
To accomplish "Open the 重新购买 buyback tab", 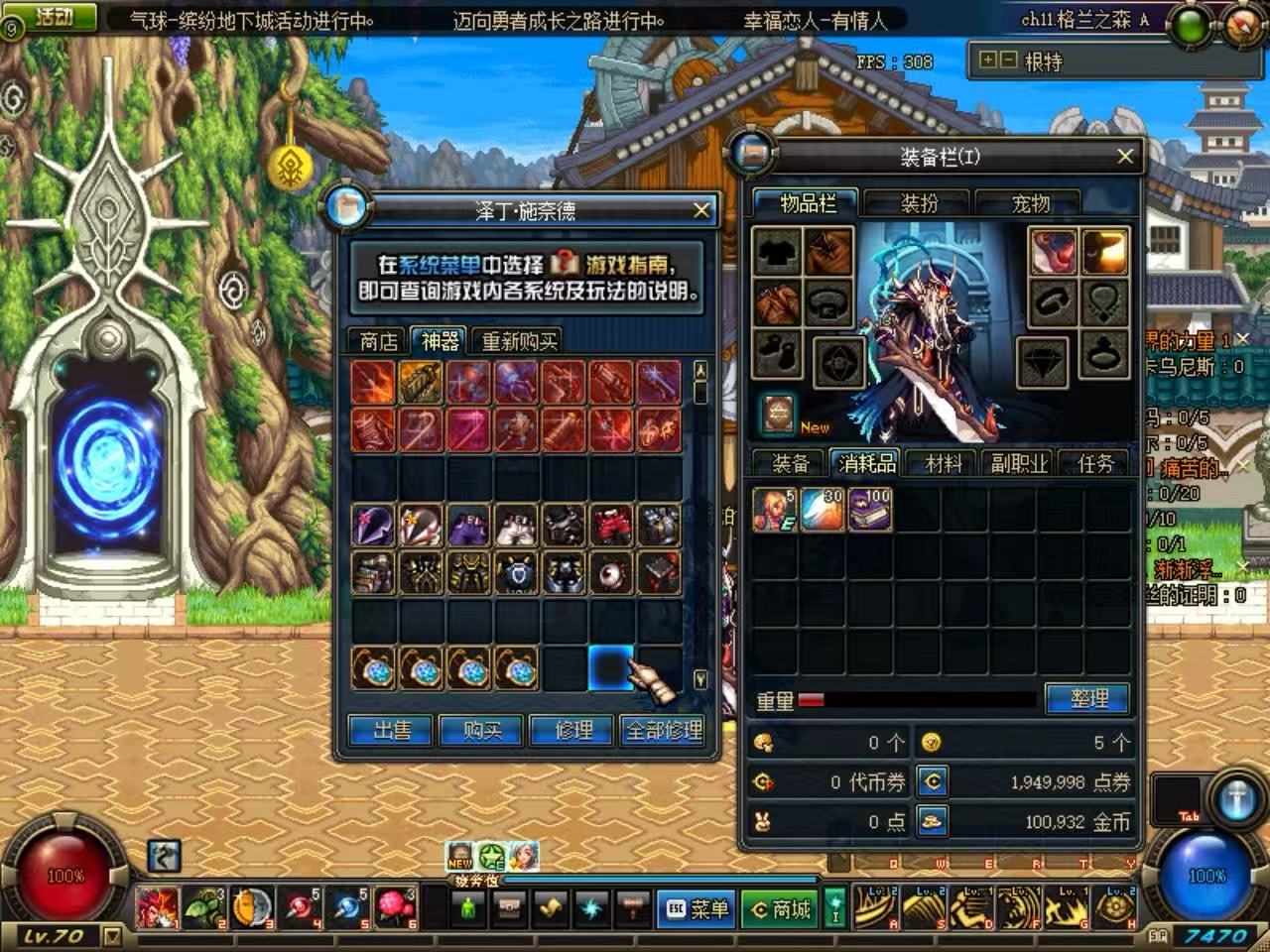I will (x=519, y=342).
